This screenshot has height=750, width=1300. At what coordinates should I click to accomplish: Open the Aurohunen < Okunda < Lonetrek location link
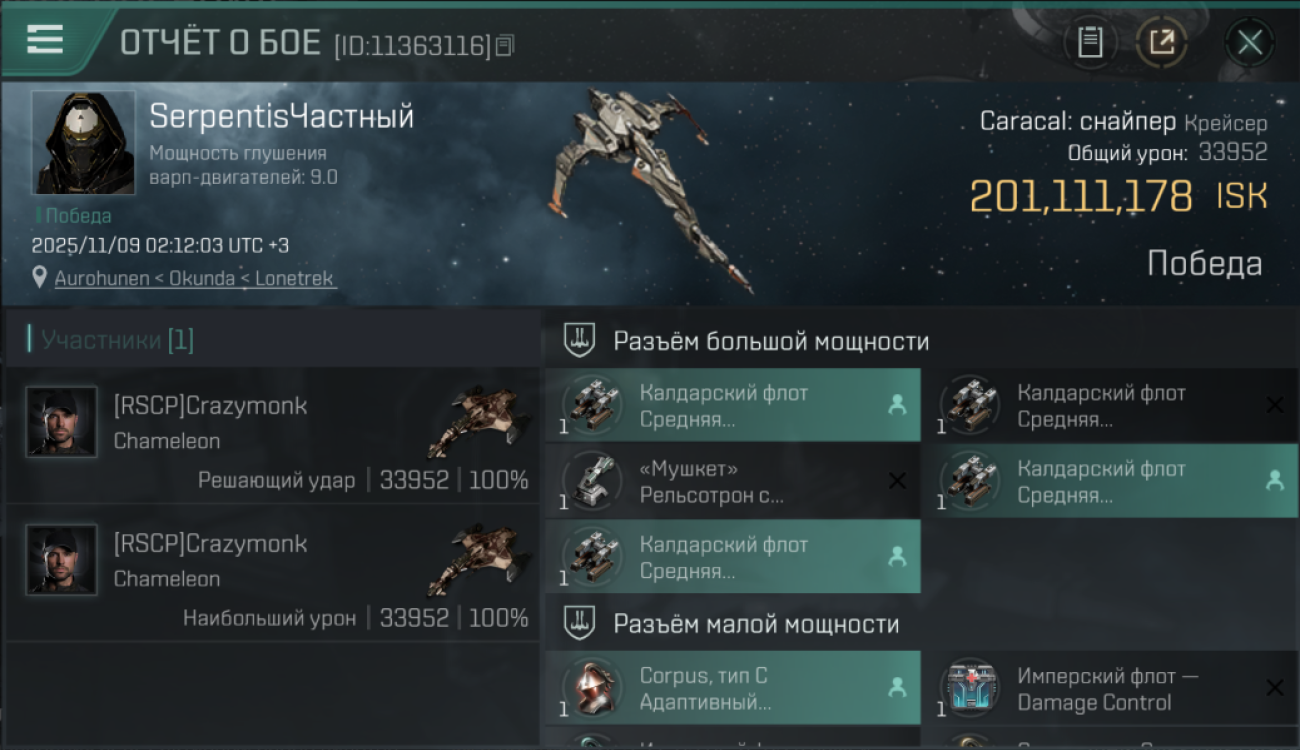[x=195, y=277]
